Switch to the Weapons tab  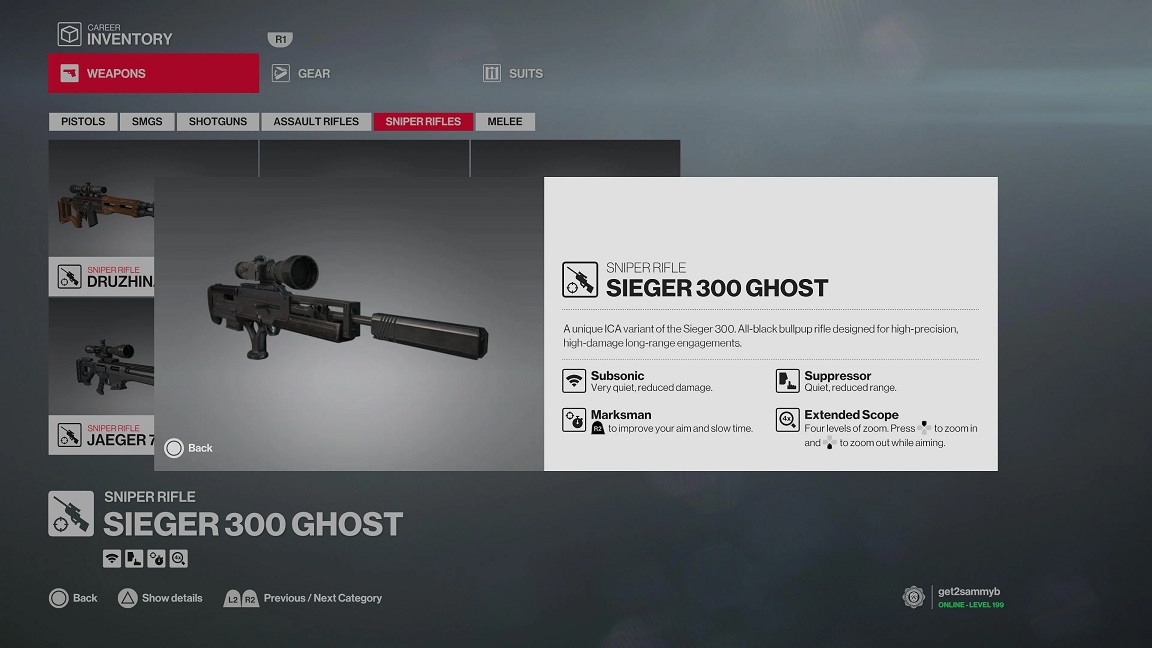(x=153, y=73)
